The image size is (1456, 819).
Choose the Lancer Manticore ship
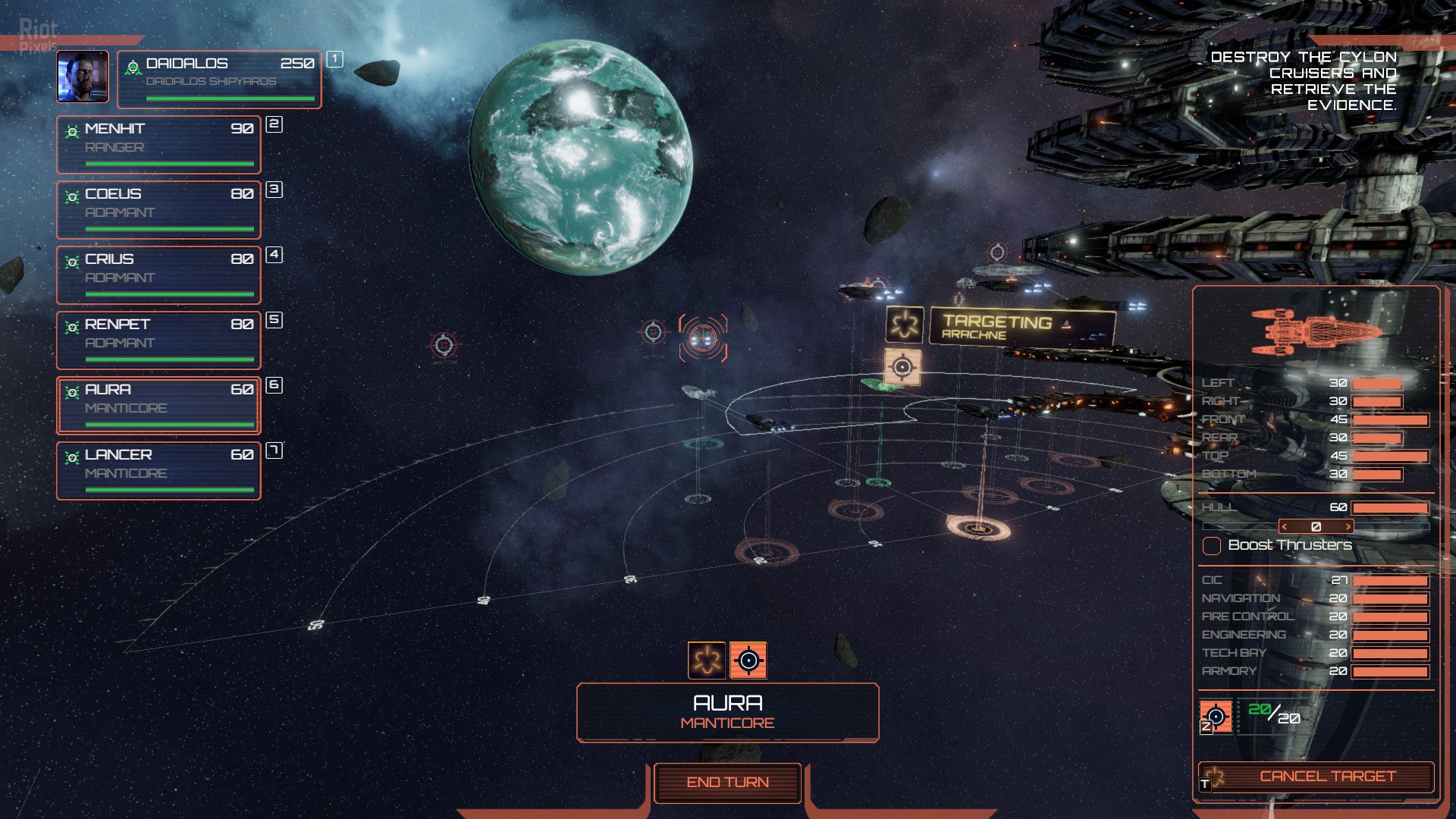[x=158, y=470]
